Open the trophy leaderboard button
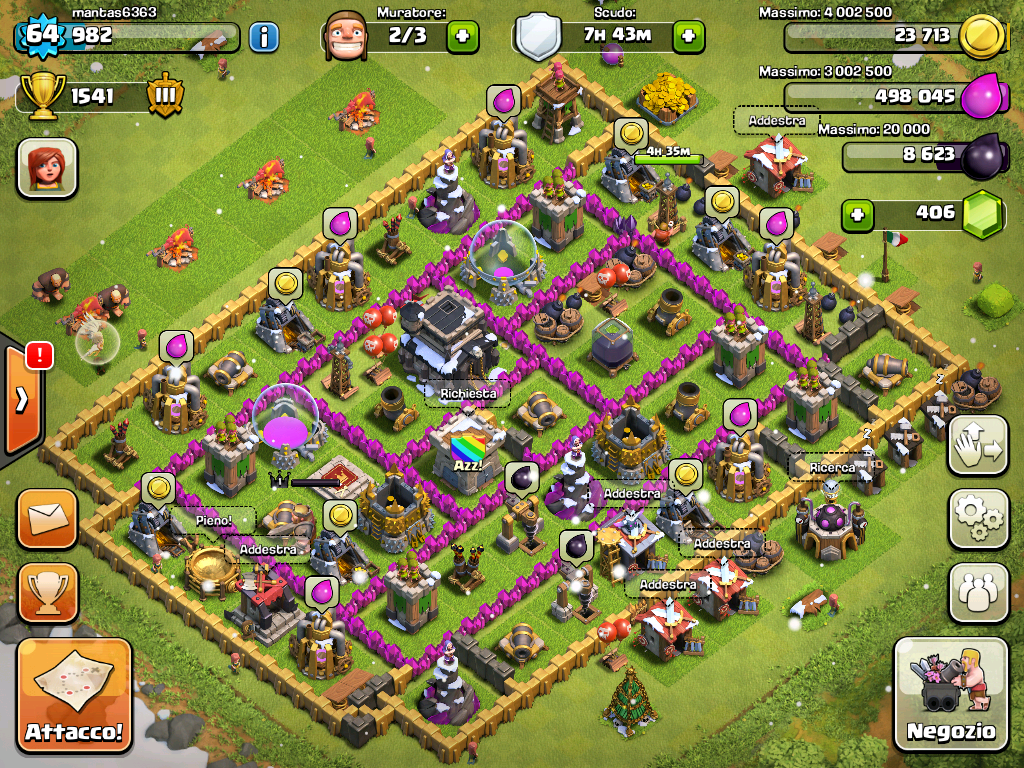The image size is (1024, 768). [x=46, y=593]
